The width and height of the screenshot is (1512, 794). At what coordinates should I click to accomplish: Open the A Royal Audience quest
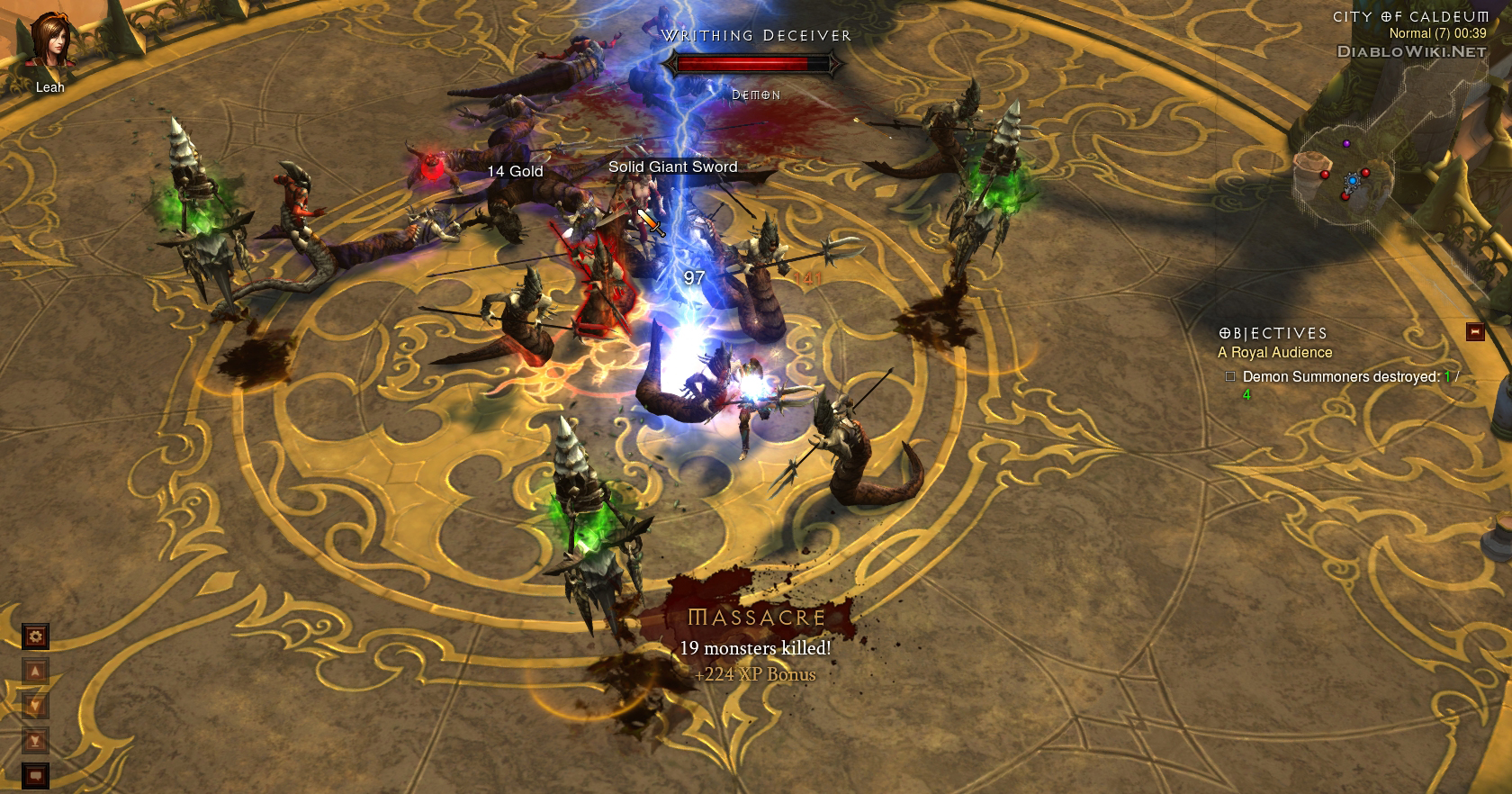[1274, 353]
